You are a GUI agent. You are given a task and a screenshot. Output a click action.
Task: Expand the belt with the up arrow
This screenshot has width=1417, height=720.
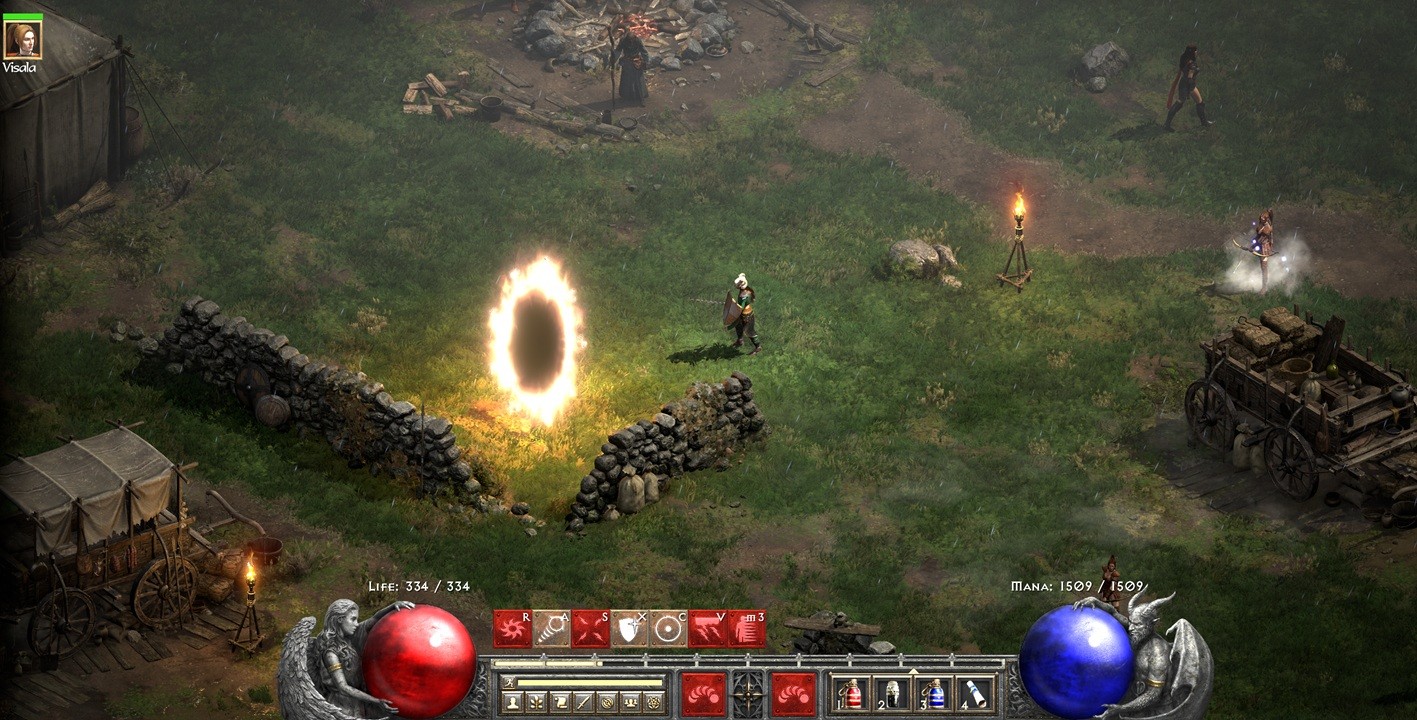(x=912, y=671)
